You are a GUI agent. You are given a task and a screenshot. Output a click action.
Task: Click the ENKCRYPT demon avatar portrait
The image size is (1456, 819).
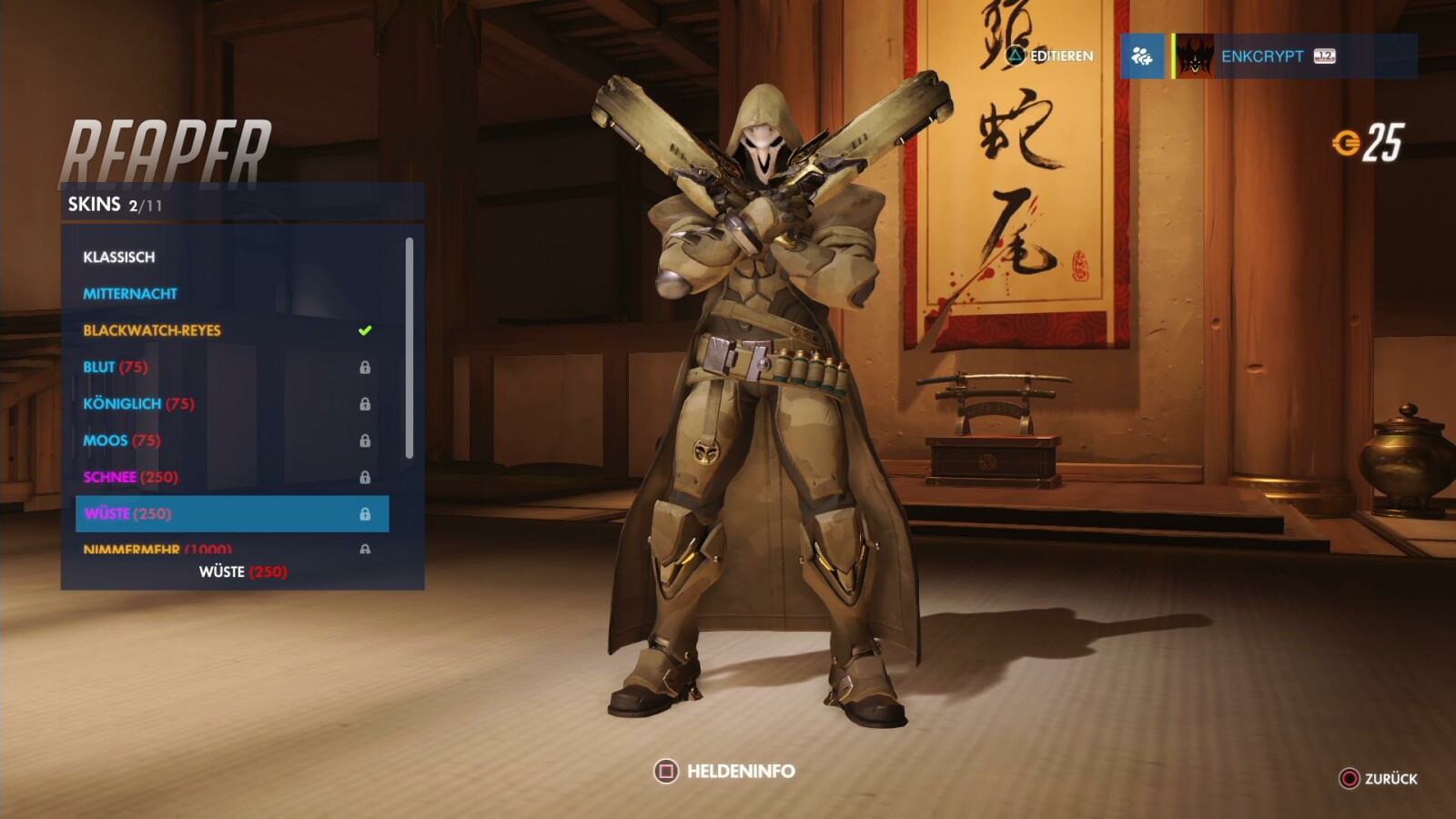(1197, 57)
